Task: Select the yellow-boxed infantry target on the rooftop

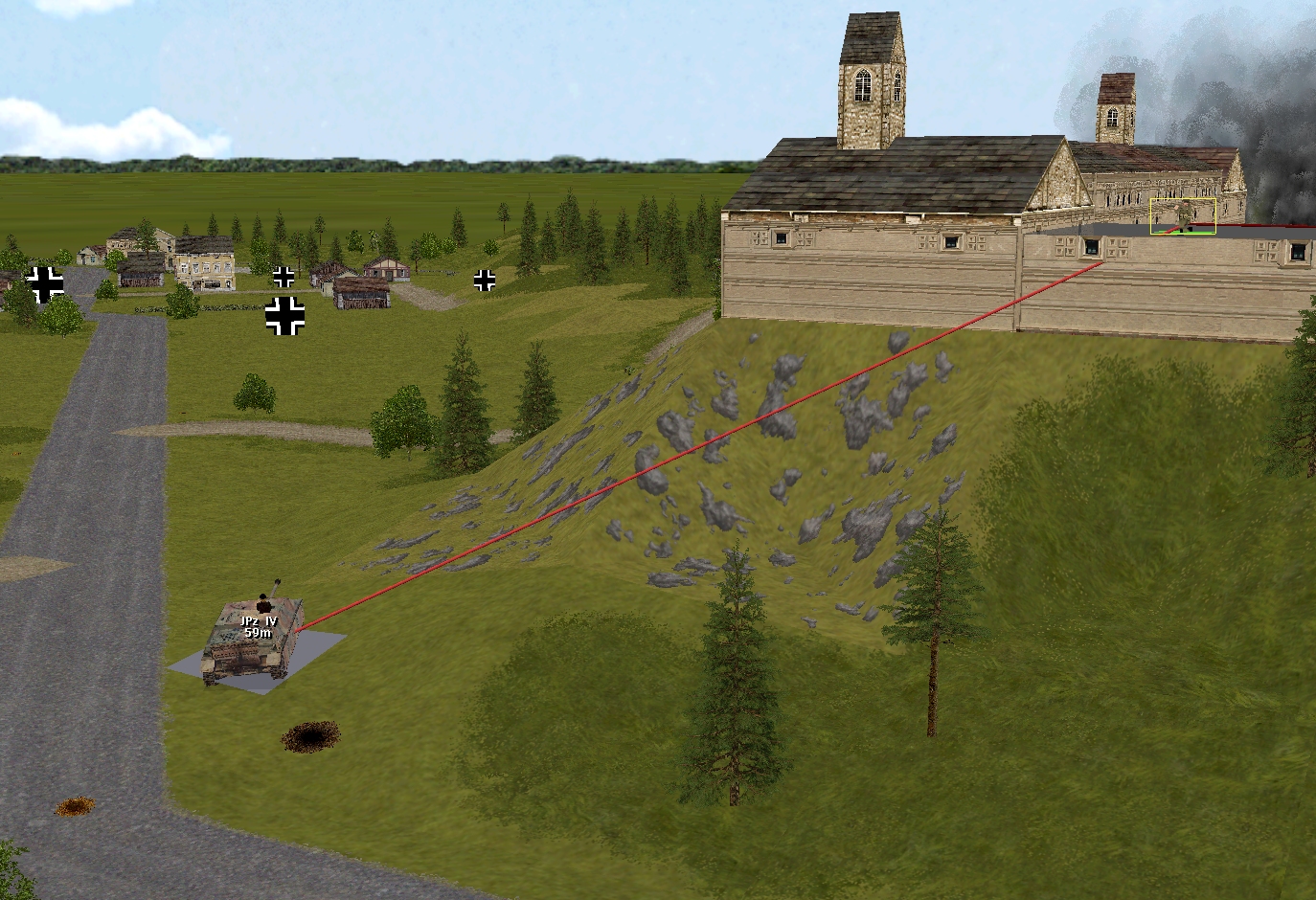Action: (1183, 216)
